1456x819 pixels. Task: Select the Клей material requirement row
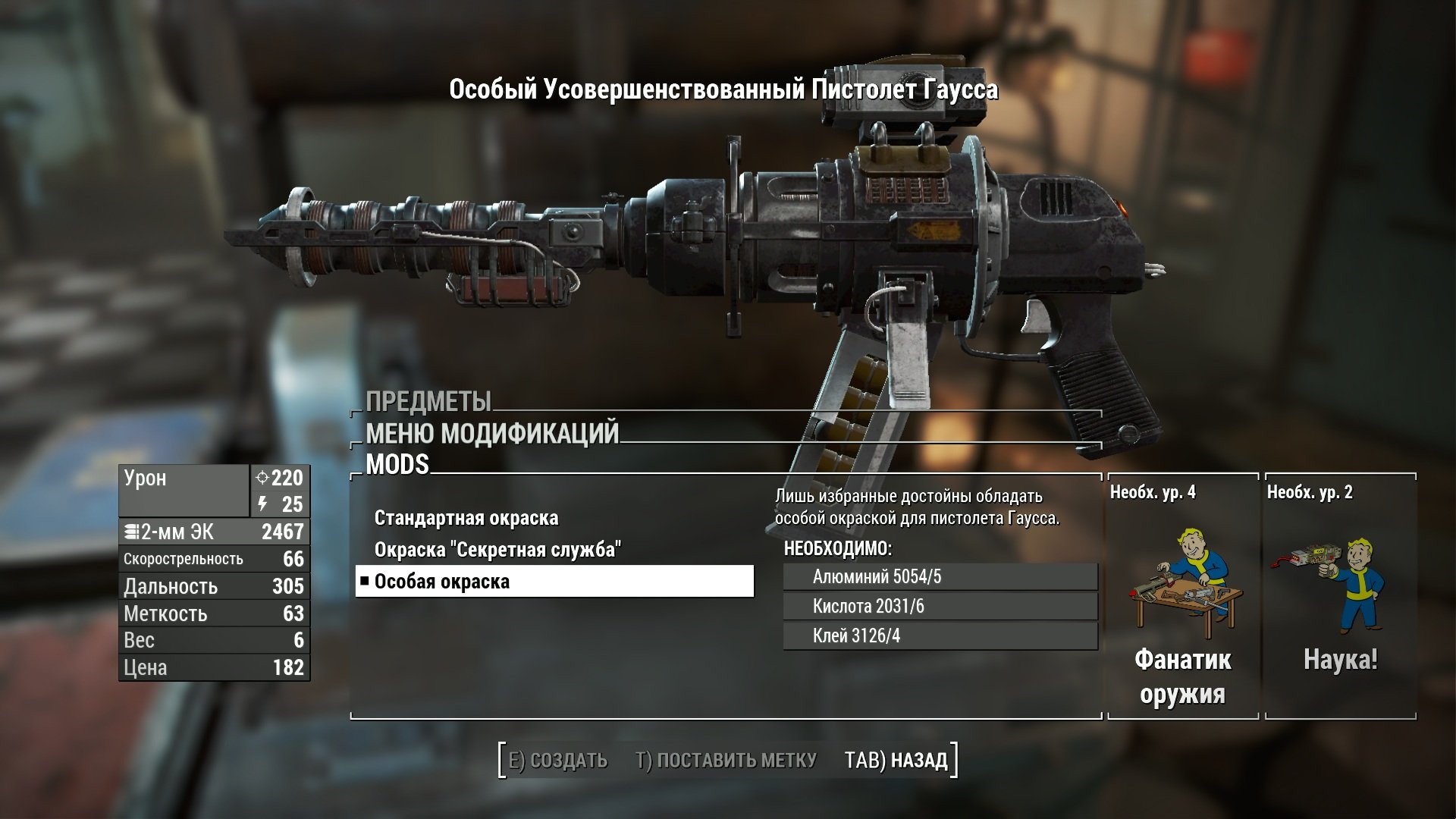click(940, 636)
